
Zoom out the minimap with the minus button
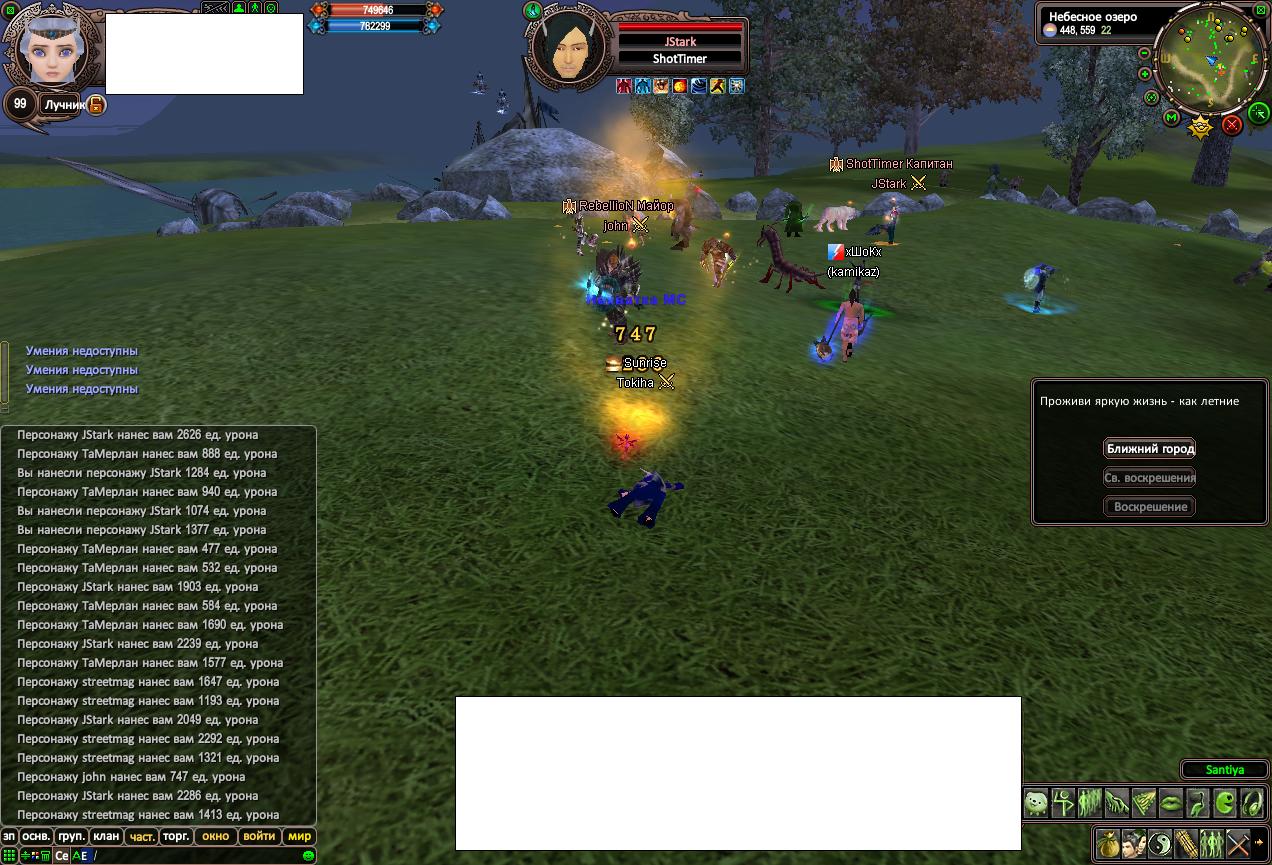(x=1144, y=53)
